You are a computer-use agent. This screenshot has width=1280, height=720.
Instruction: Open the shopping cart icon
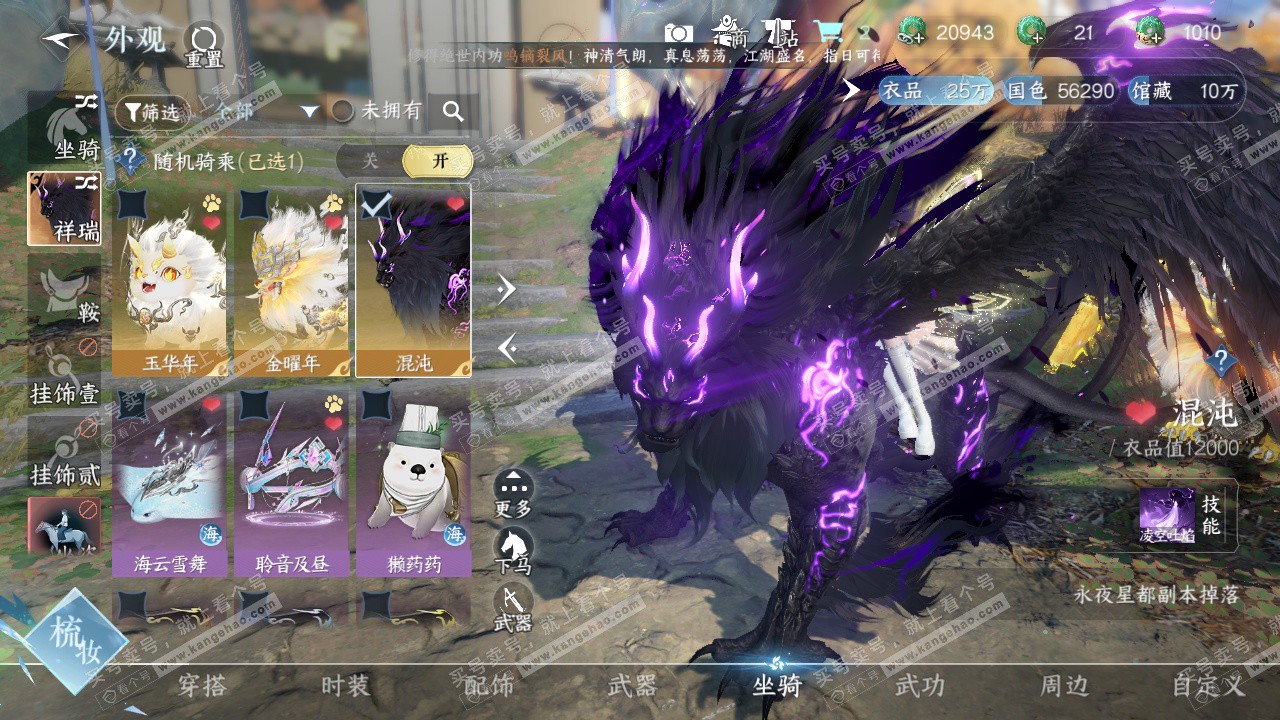pyautogui.click(x=828, y=32)
